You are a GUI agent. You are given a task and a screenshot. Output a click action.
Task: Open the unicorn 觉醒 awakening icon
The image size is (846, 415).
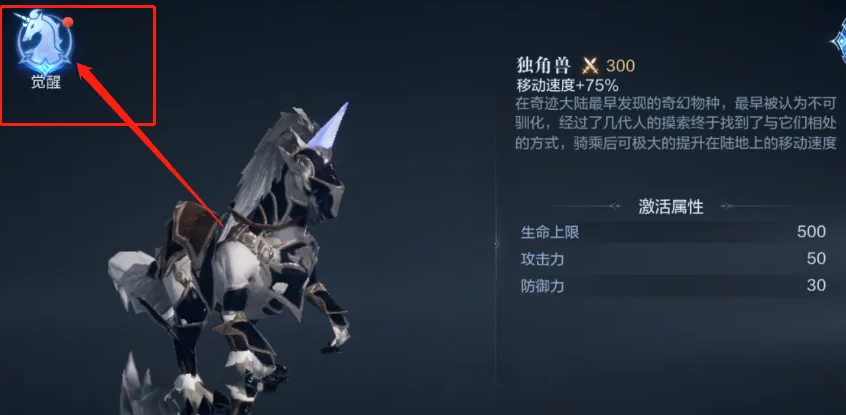tap(44, 44)
